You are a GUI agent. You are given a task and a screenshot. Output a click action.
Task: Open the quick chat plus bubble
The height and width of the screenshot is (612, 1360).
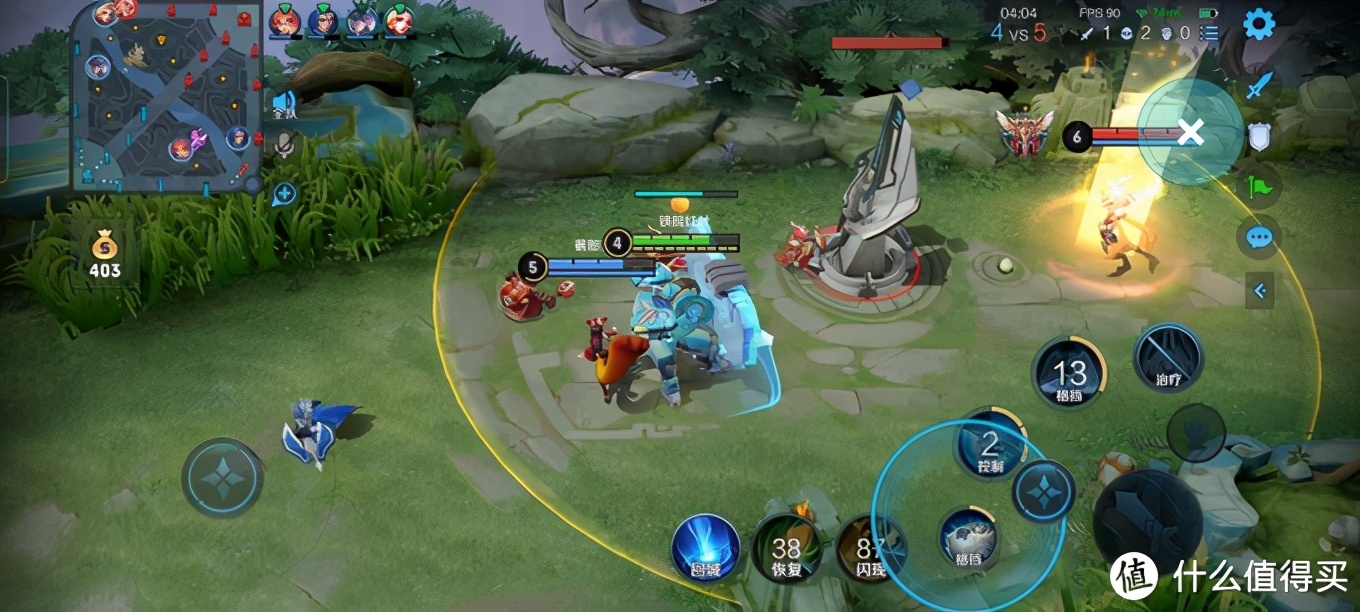point(284,193)
